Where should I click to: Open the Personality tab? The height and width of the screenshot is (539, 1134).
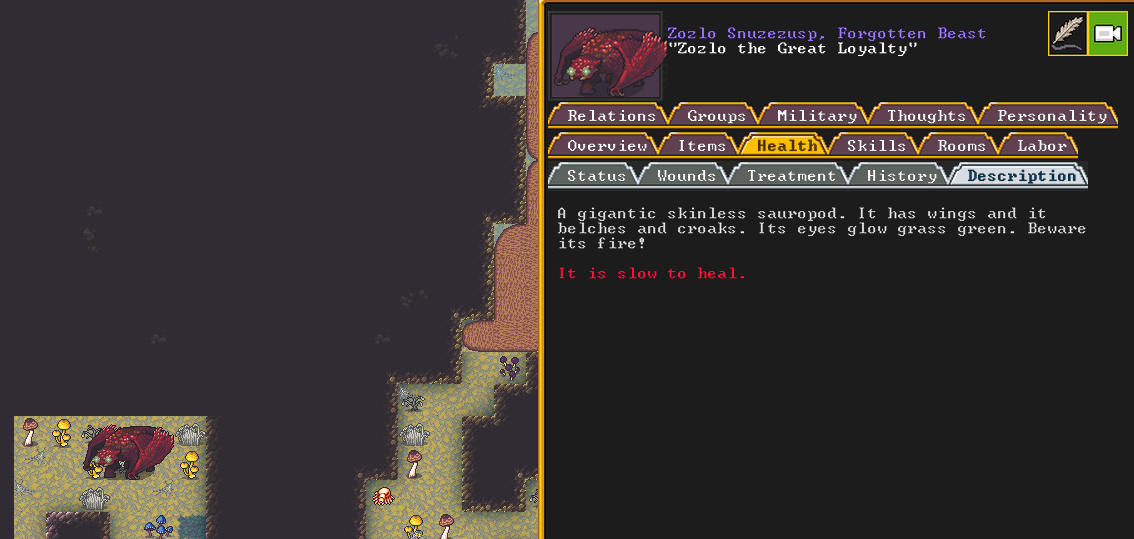[x=1051, y=116]
